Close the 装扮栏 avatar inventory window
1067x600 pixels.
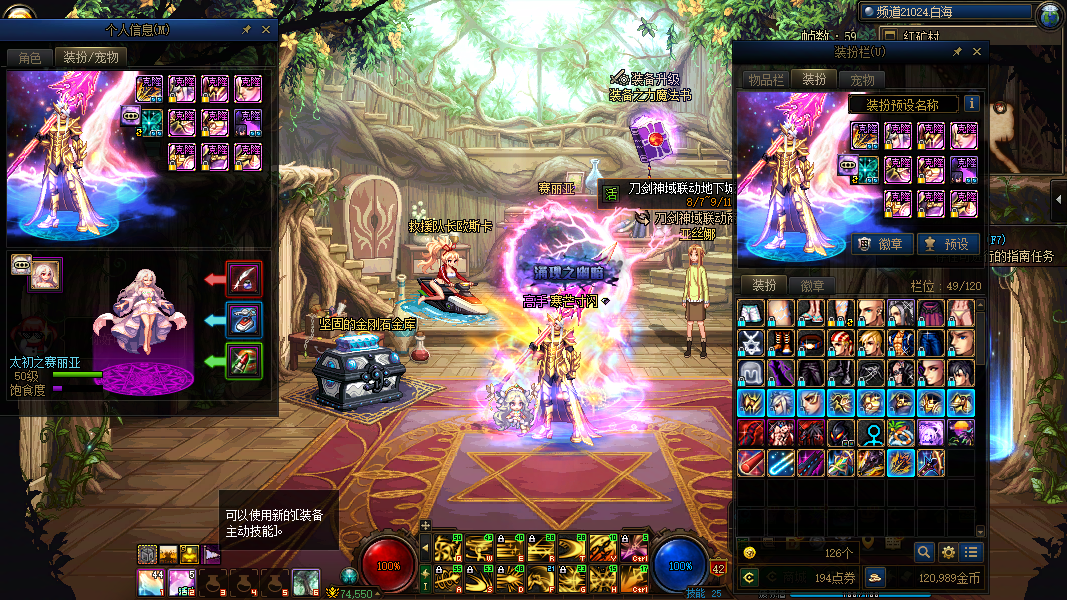click(977, 52)
